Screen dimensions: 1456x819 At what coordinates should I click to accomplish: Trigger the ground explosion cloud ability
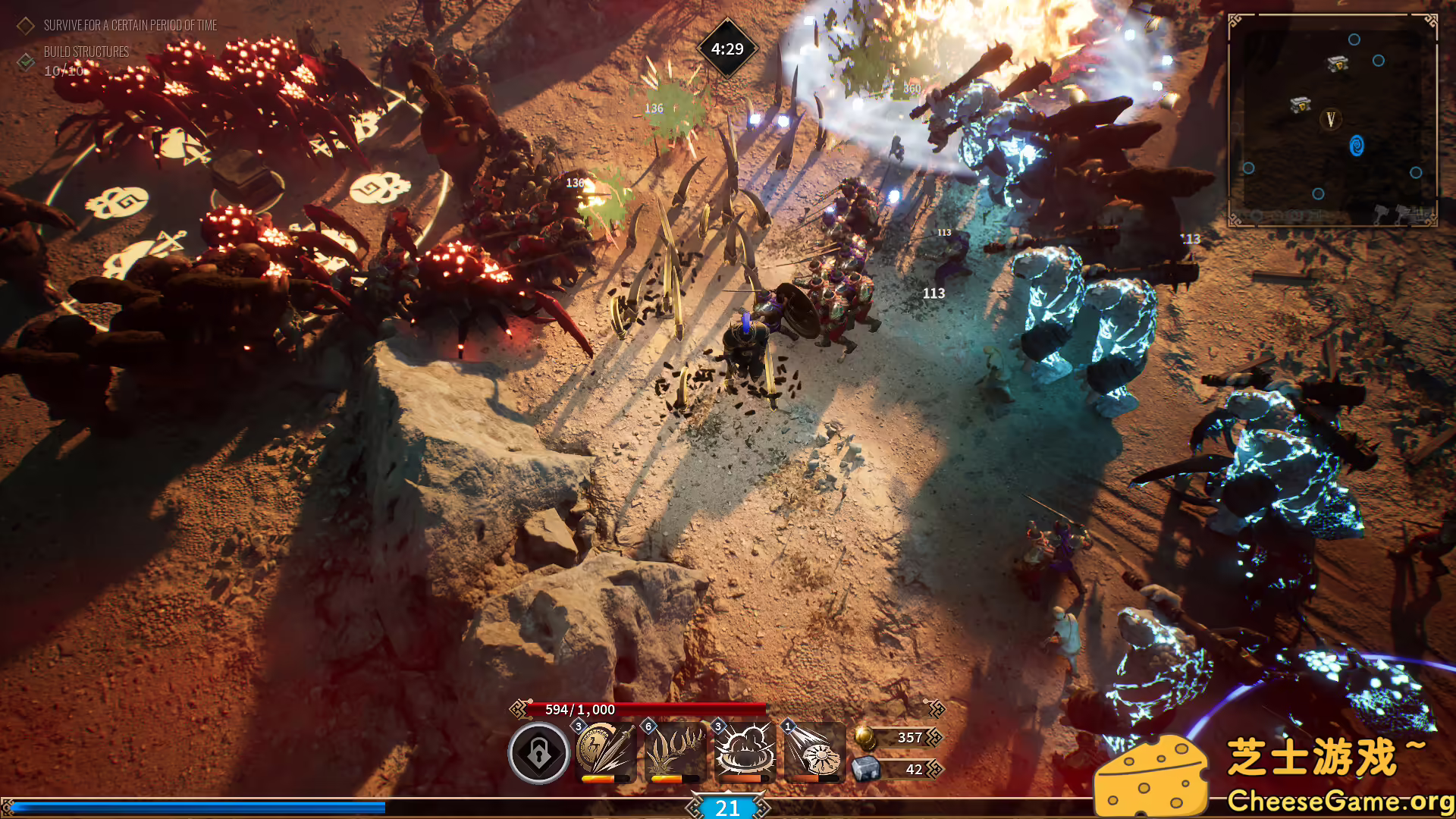pyautogui.click(x=745, y=751)
